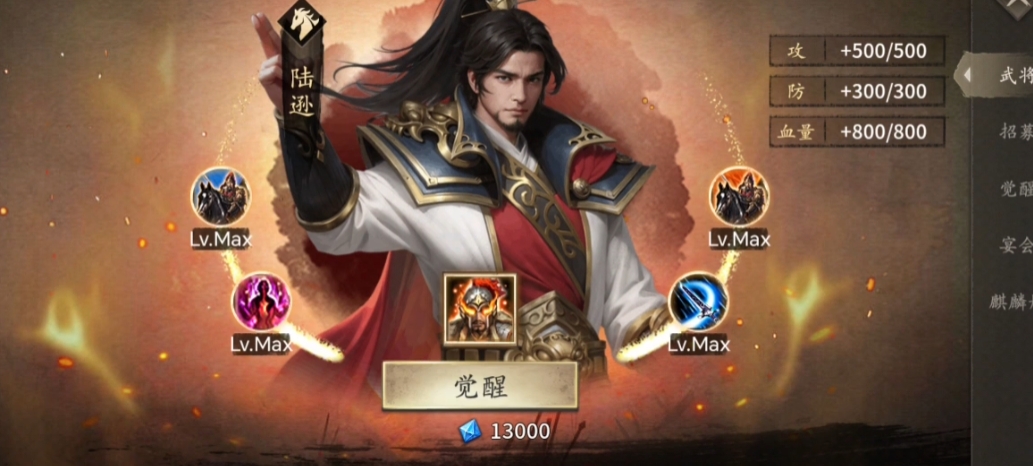The height and width of the screenshot is (466, 1033).
Task: Switch to the 武将 generals tab
Action: (x=1012, y=75)
